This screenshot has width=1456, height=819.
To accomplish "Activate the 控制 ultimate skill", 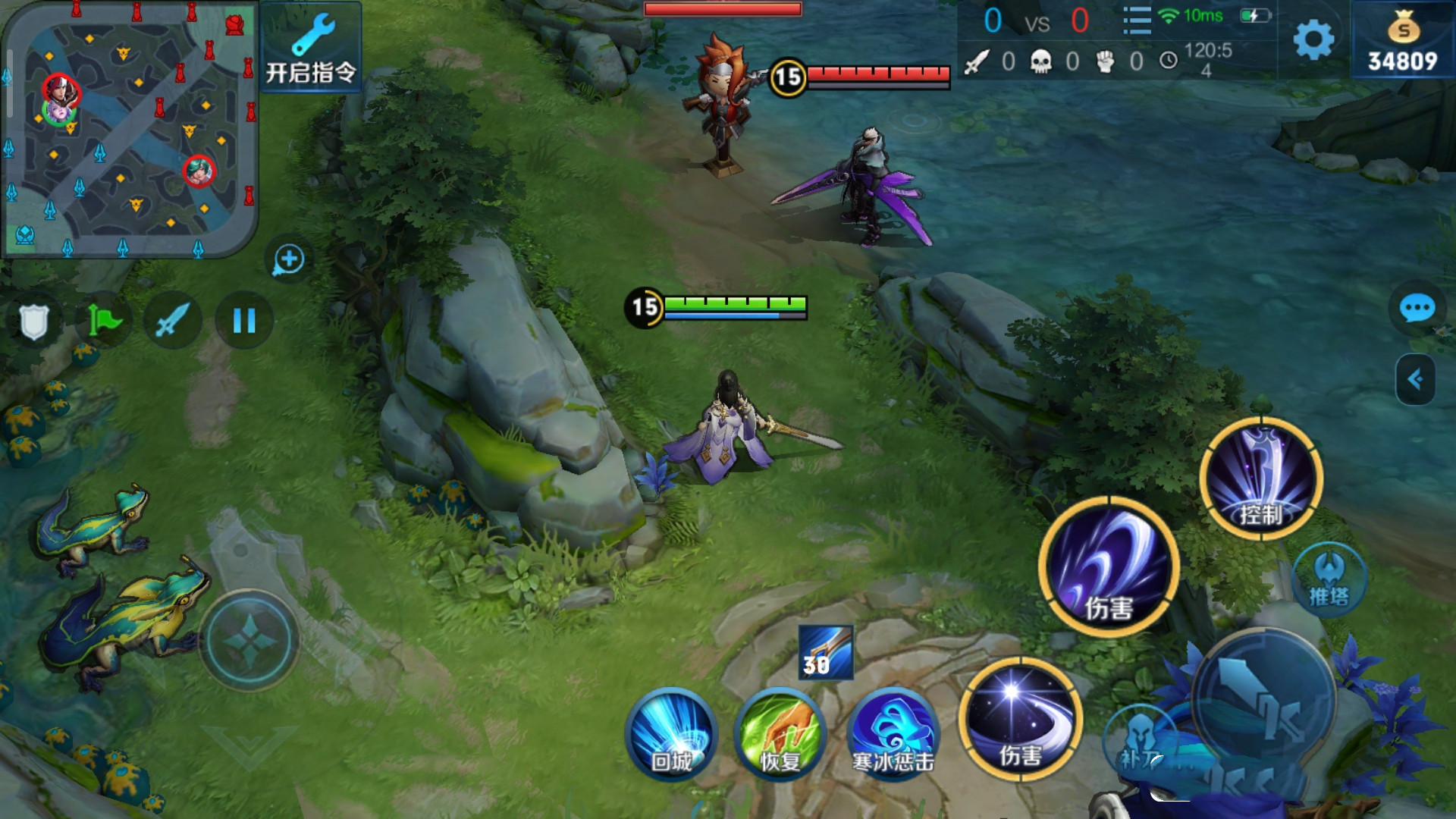I will (x=1261, y=479).
